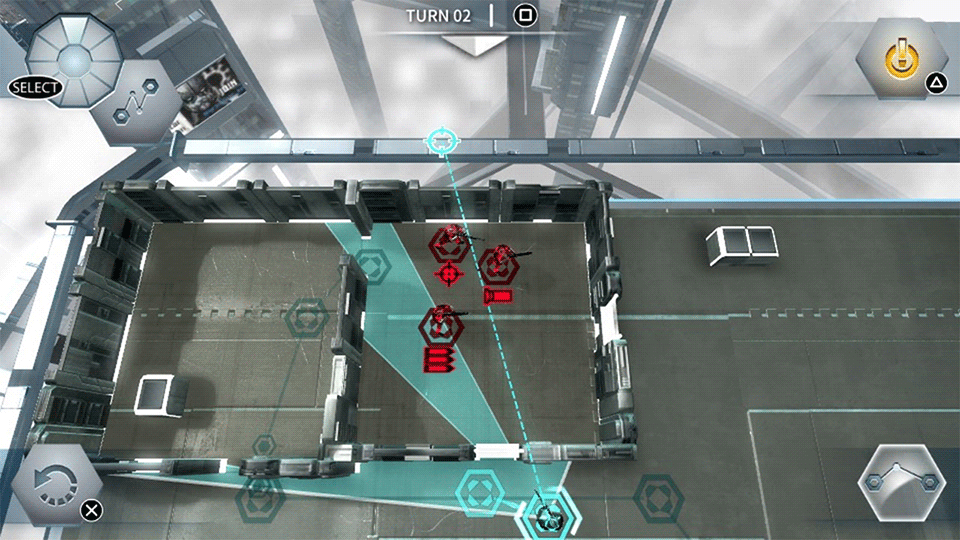Activate the yellow power button
This screenshot has height=540, width=960.
click(900, 60)
